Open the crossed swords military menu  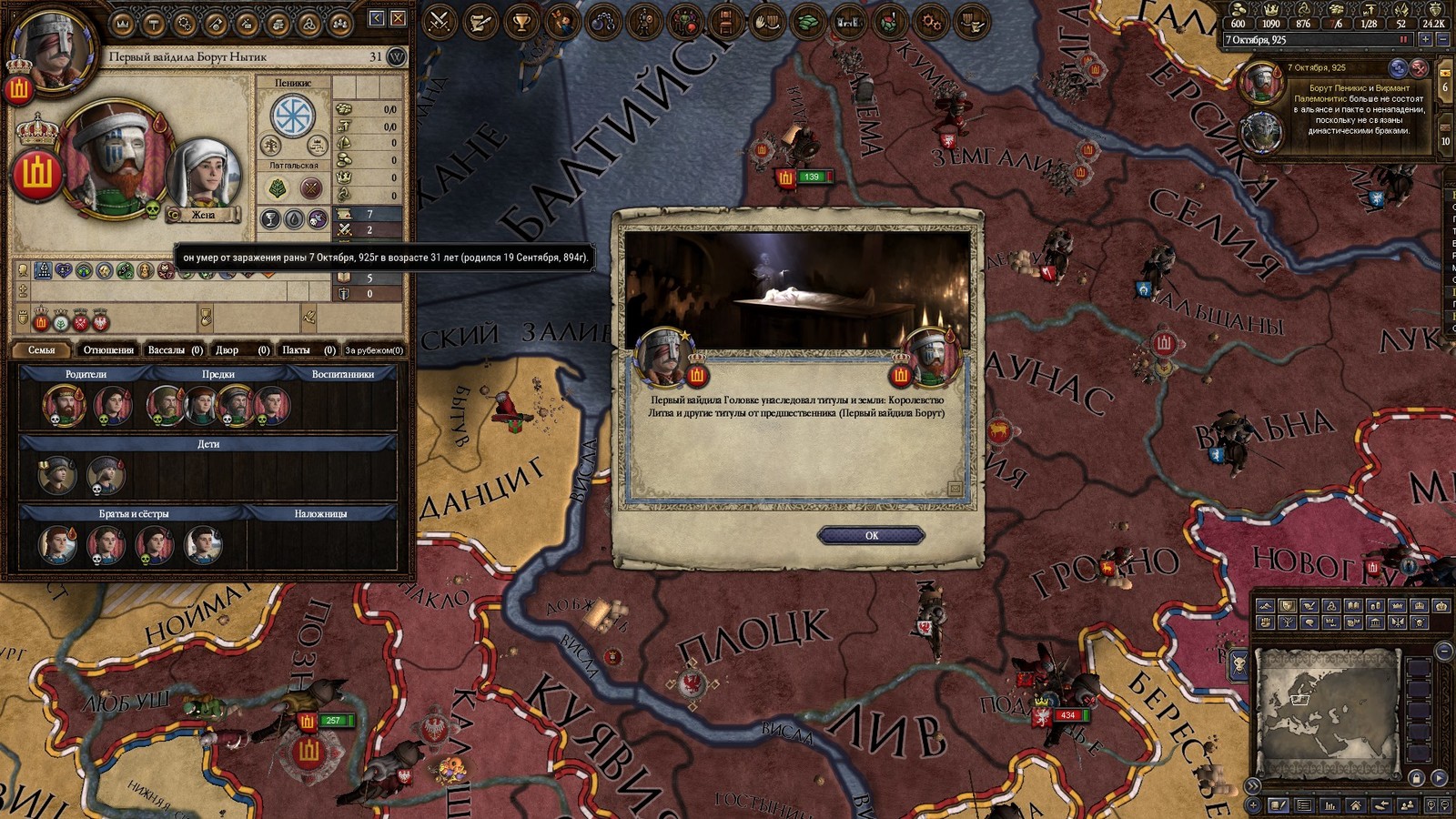click(x=440, y=21)
